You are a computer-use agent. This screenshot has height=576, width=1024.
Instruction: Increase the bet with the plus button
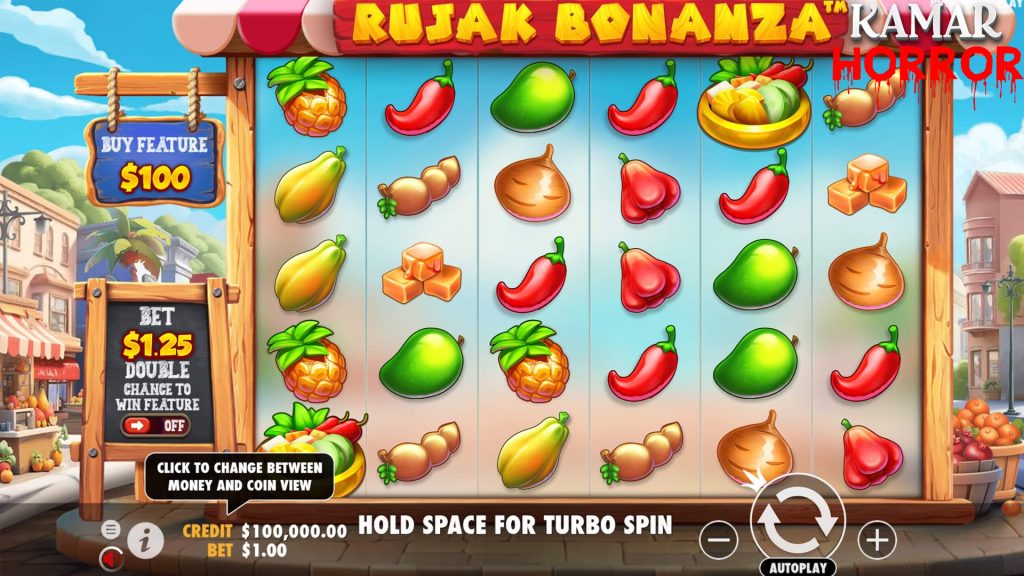877,540
